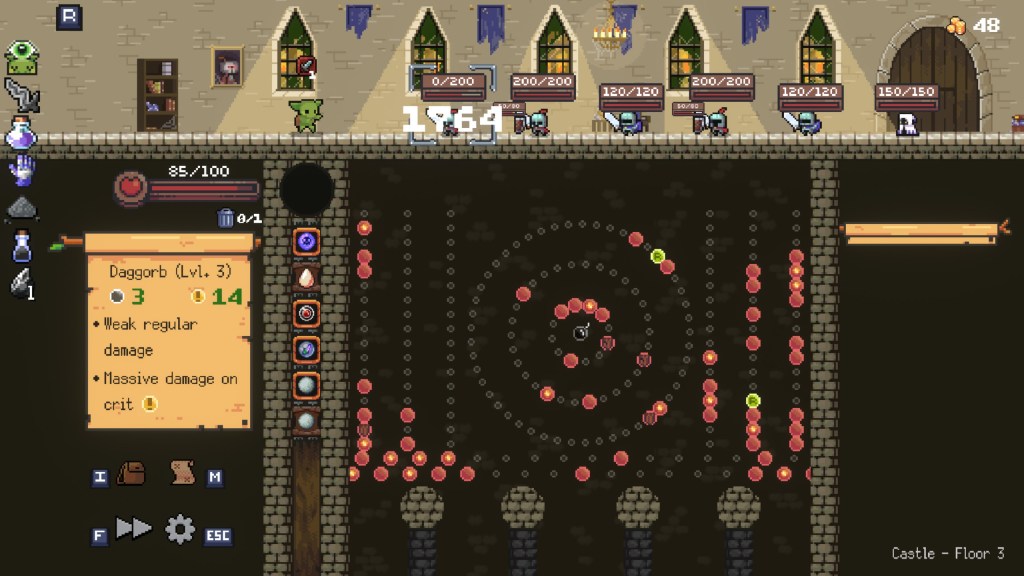Toggle the fast-forward speed arrows
Screen dimensions: 1024x576
(133, 529)
